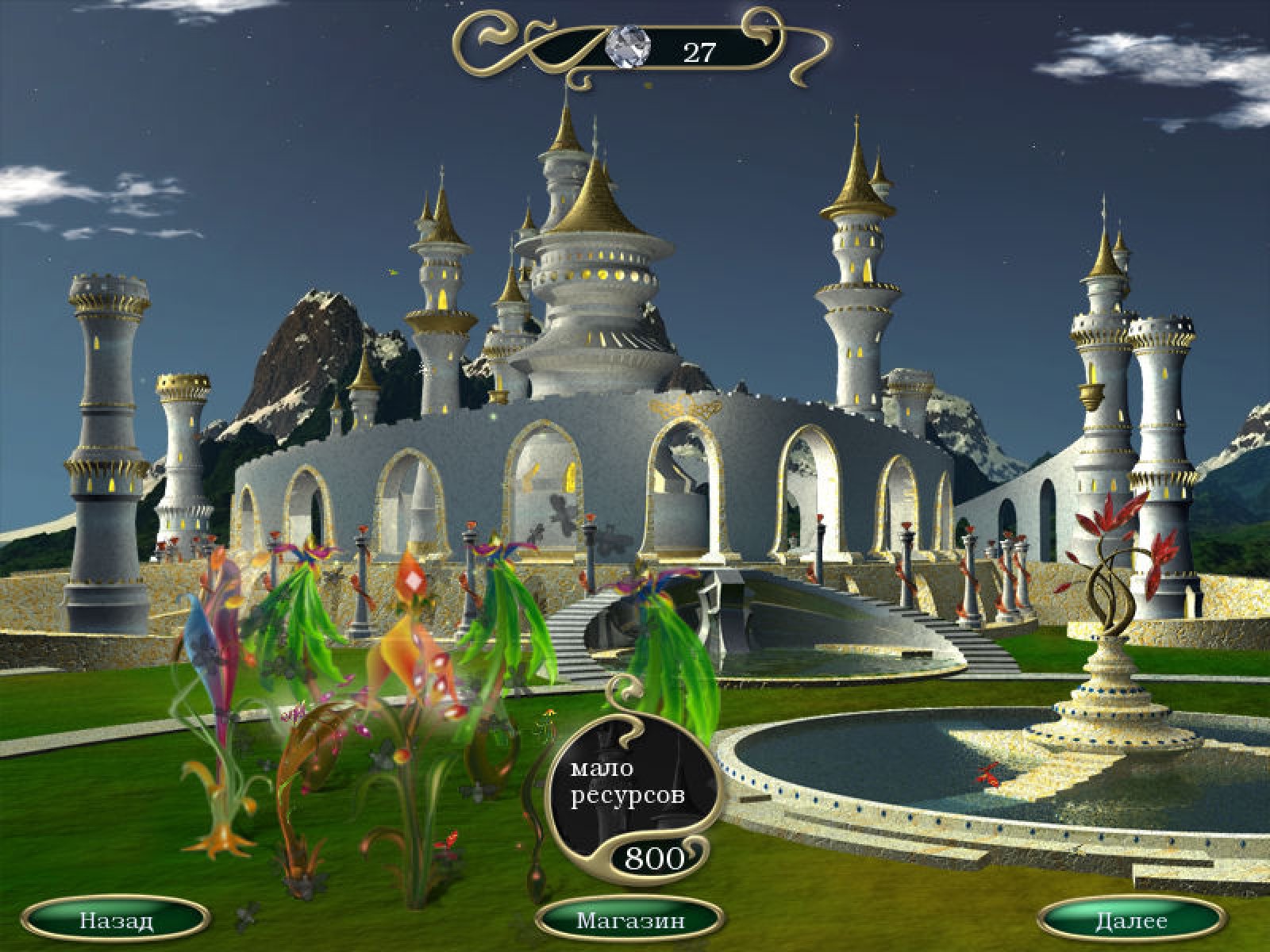The width and height of the screenshot is (1270, 952).
Task: Select the 800-cost 'мало ресурсов' purchase bubble
Action: [x=630, y=801]
